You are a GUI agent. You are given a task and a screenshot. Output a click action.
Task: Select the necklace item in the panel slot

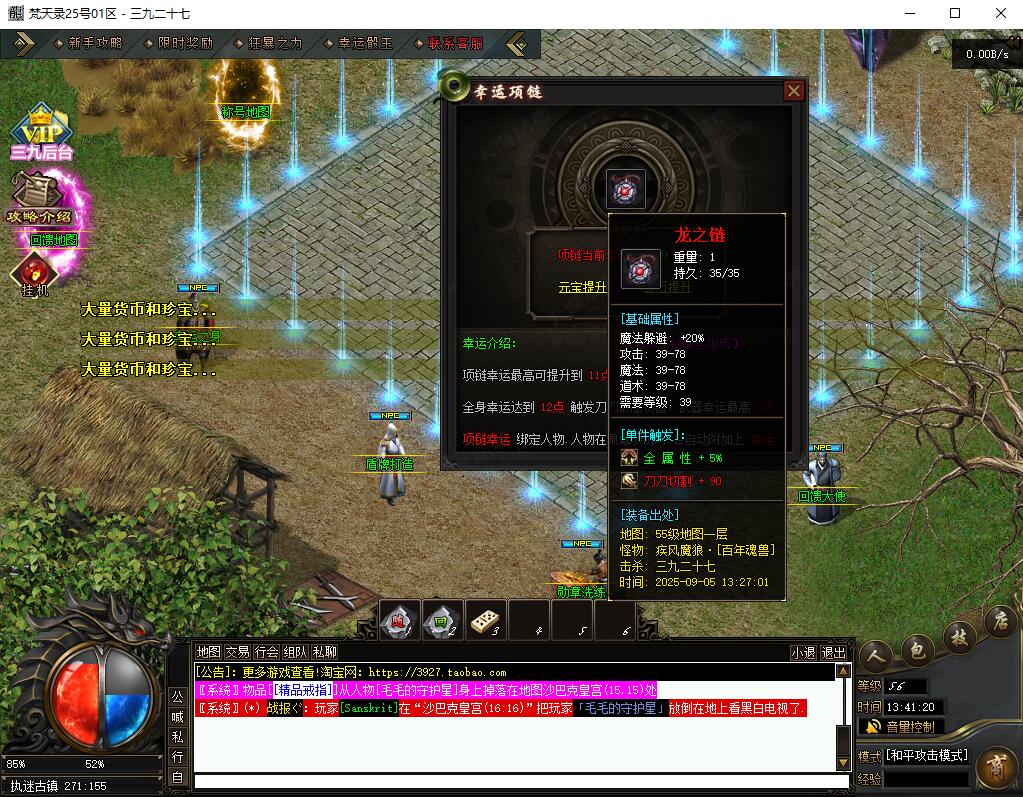click(x=626, y=189)
